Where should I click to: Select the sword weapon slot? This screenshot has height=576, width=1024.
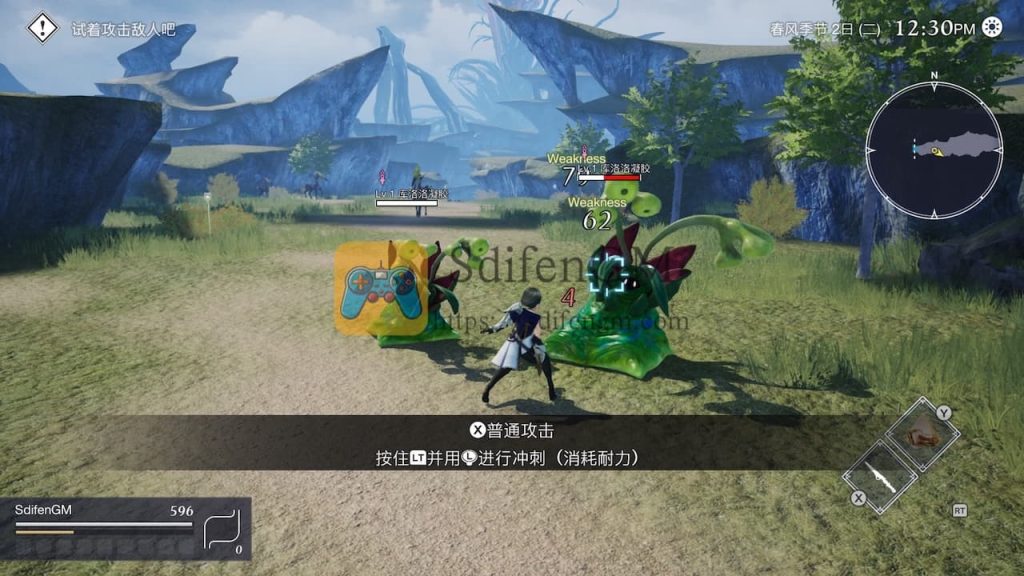click(x=880, y=477)
